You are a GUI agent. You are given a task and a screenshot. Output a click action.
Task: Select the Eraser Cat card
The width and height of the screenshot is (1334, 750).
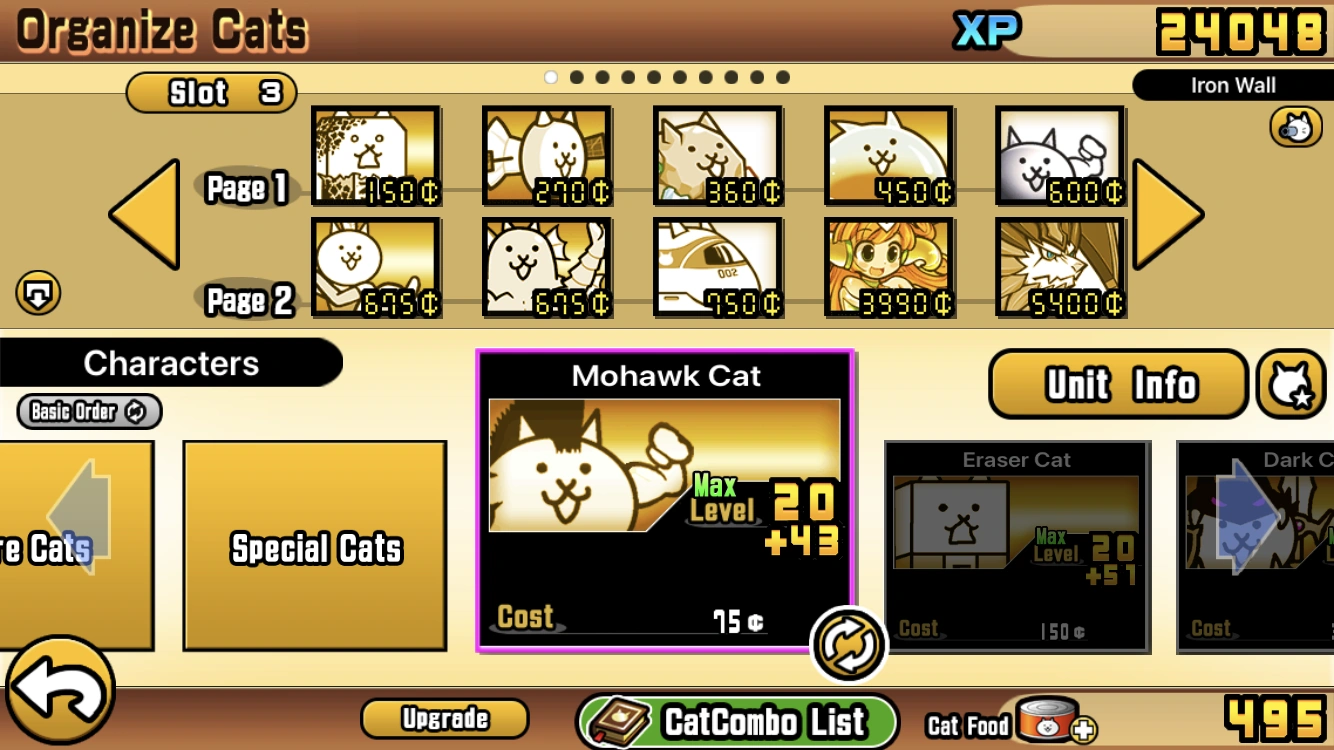click(1016, 548)
